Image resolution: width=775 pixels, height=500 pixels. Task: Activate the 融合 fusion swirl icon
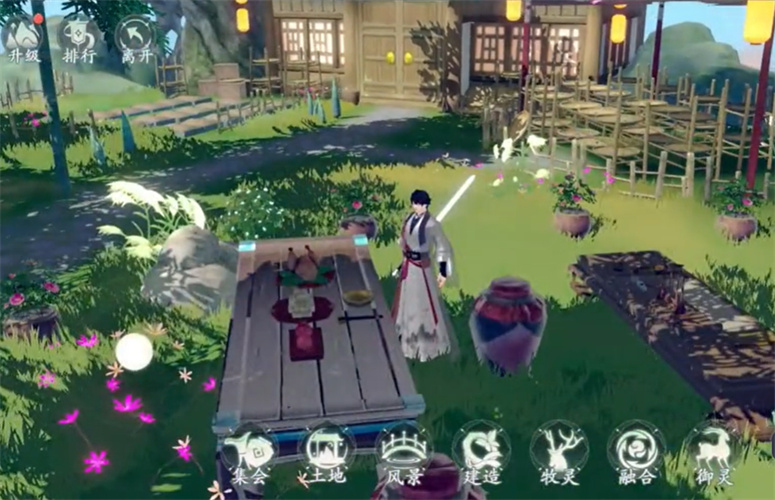pyautogui.click(x=636, y=452)
